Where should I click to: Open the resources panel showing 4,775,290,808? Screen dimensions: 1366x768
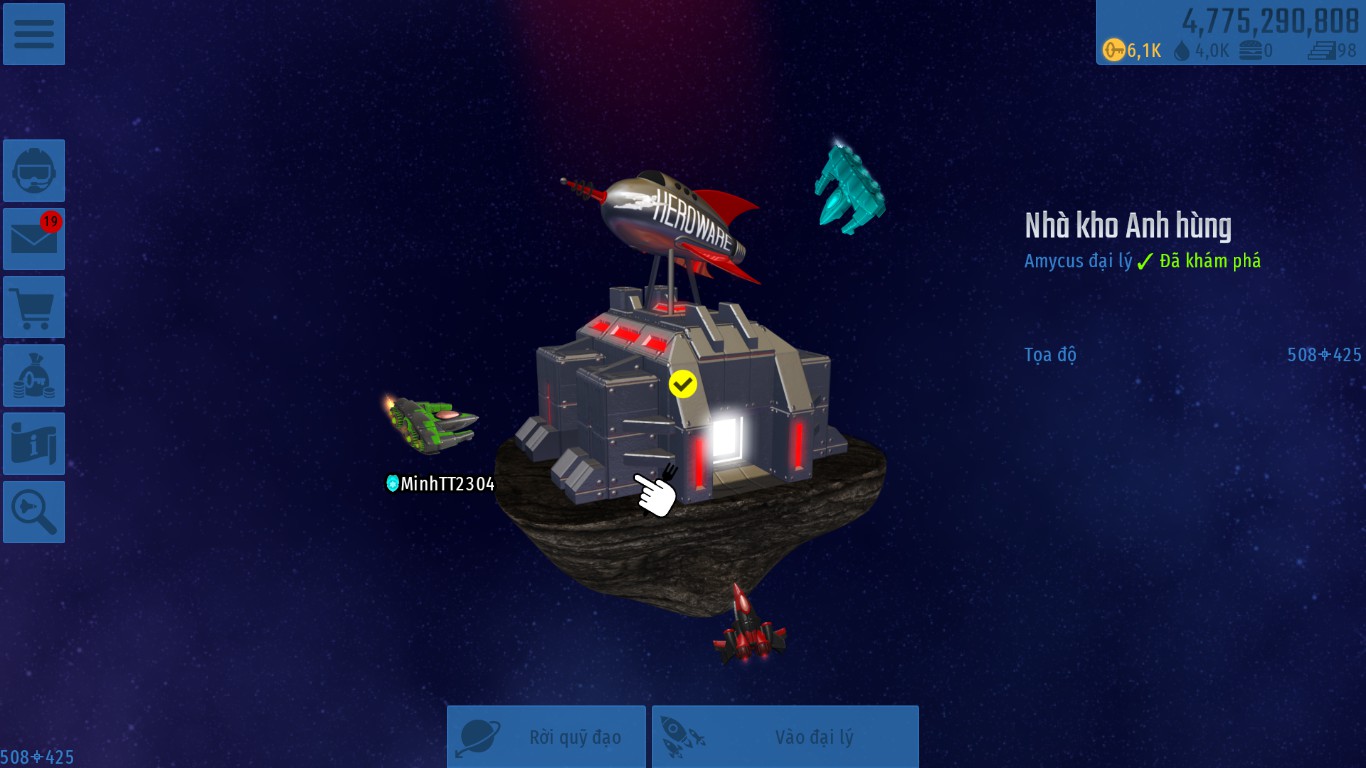[1230, 32]
